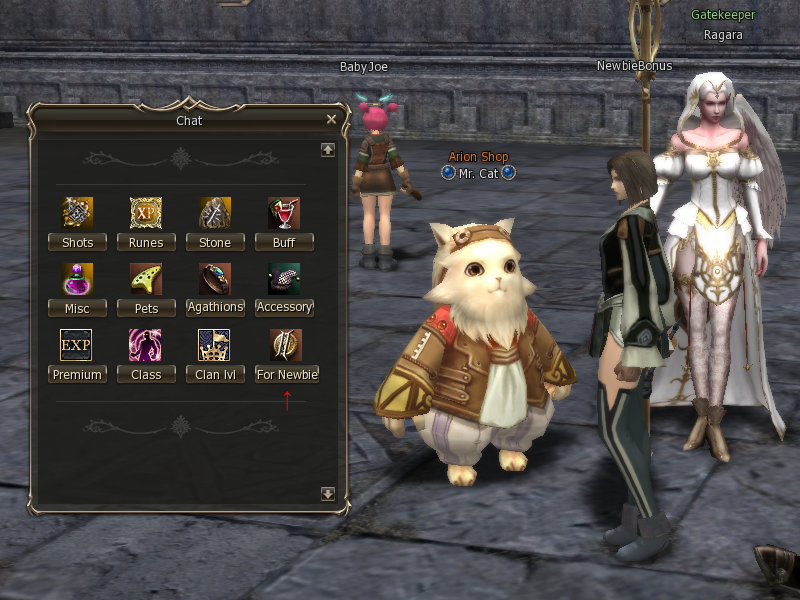The height and width of the screenshot is (600, 800).
Task: Open the Misc items category
Action: tap(77, 309)
